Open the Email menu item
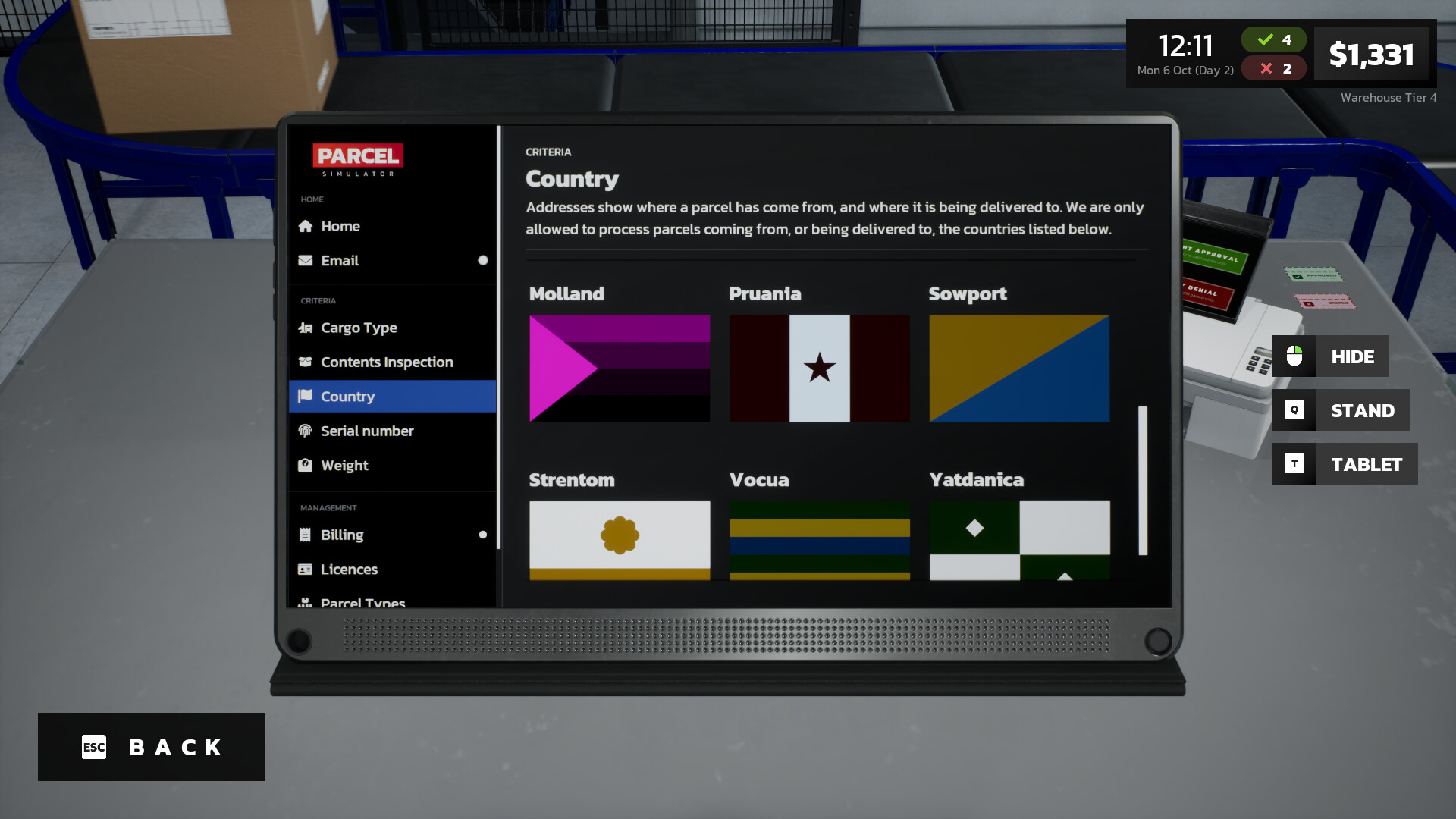The image size is (1456, 819). tap(340, 260)
